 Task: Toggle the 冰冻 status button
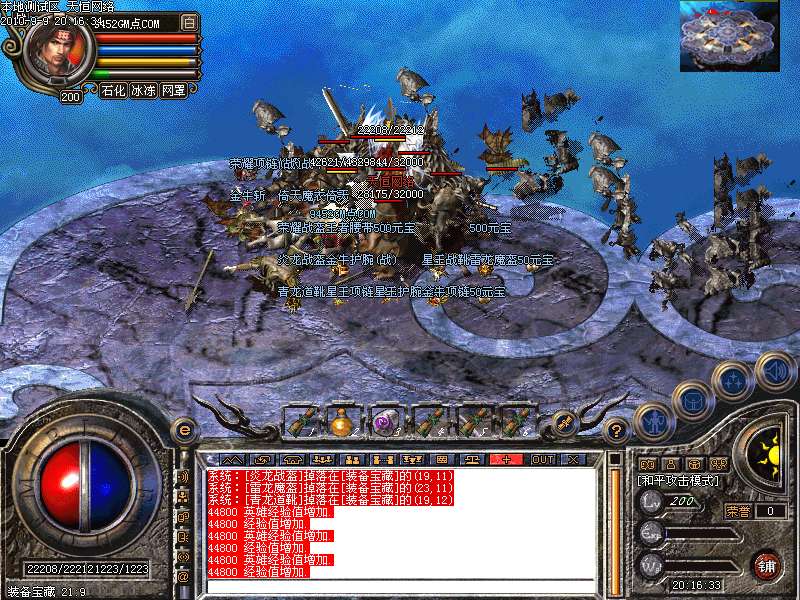143,90
